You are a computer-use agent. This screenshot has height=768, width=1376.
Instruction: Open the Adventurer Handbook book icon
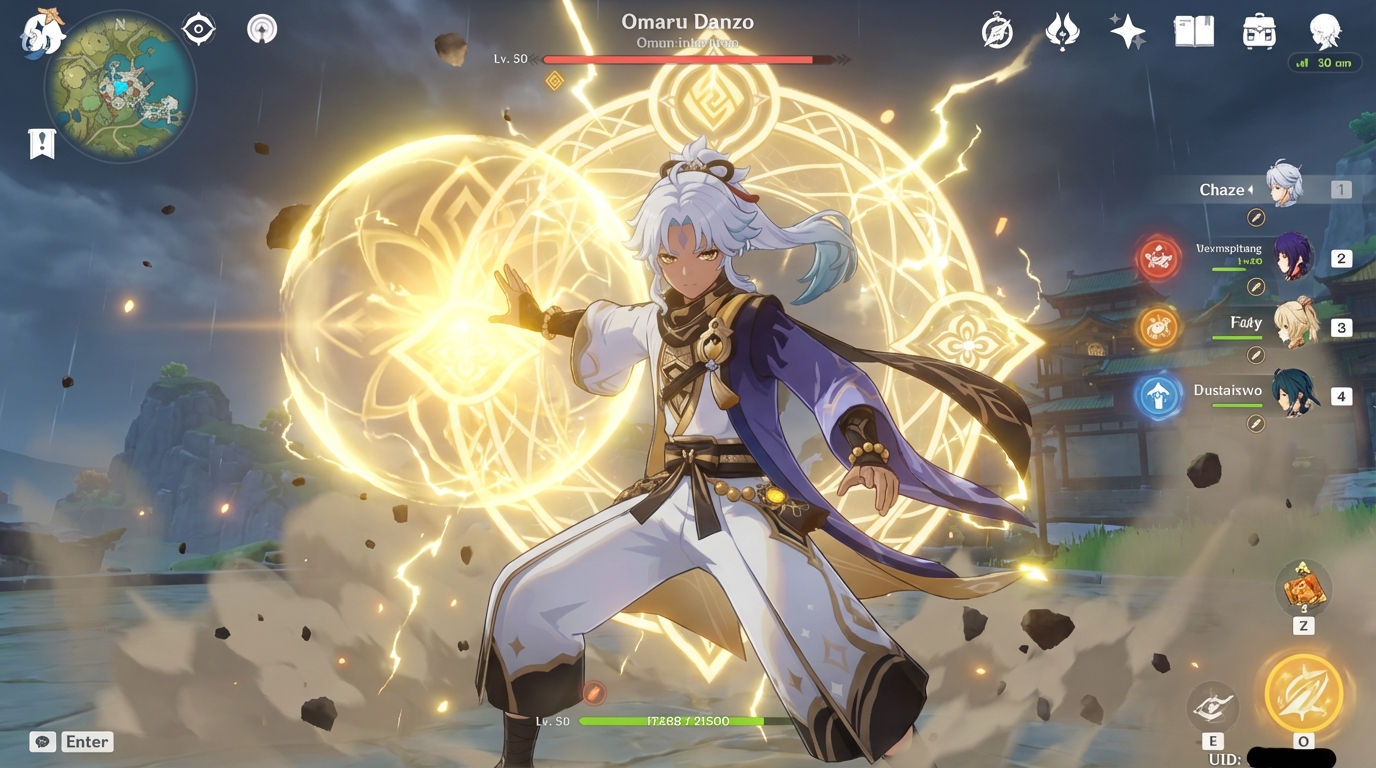click(1192, 31)
